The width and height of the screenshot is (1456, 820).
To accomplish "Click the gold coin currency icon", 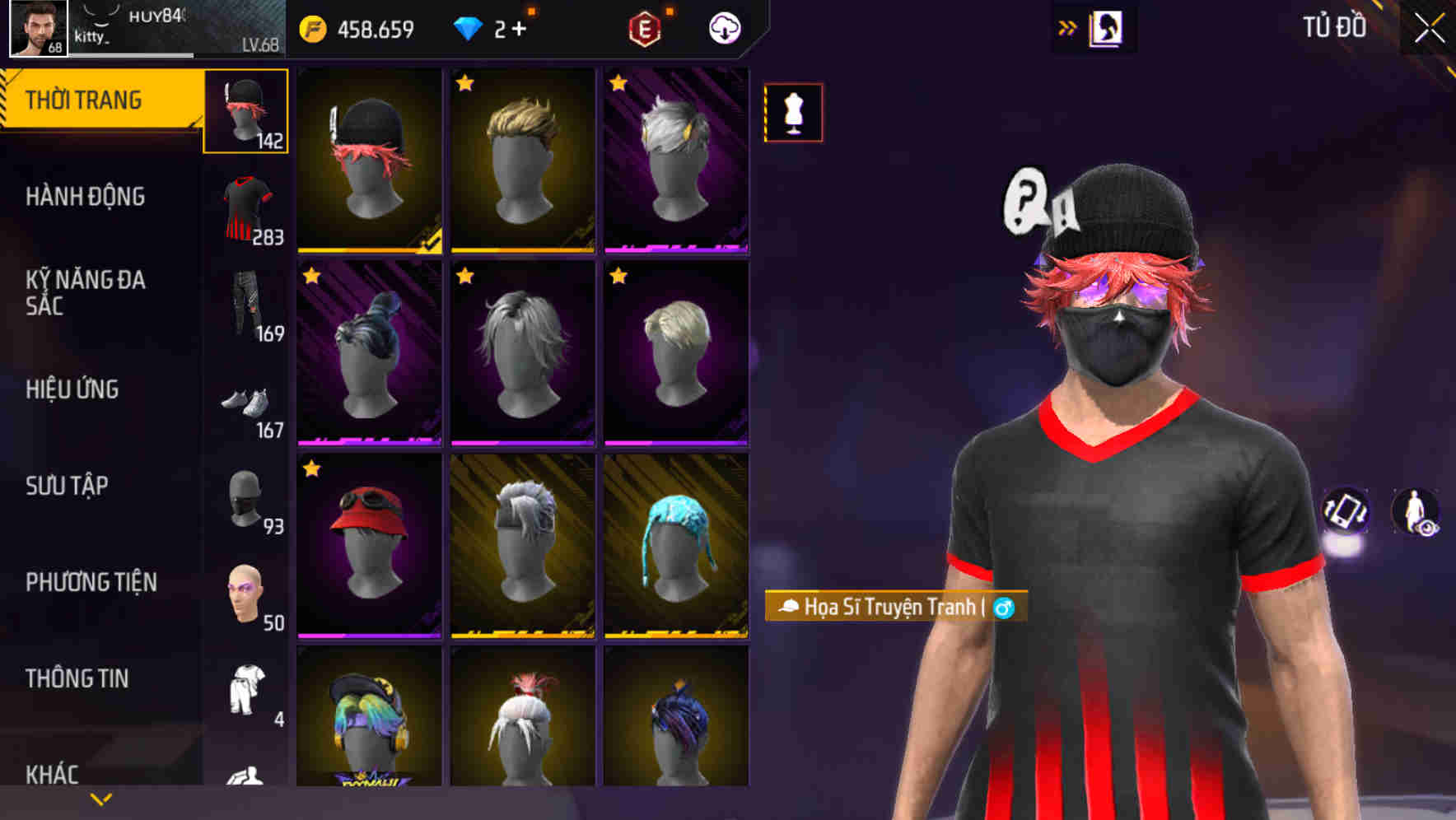I will point(311,27).
